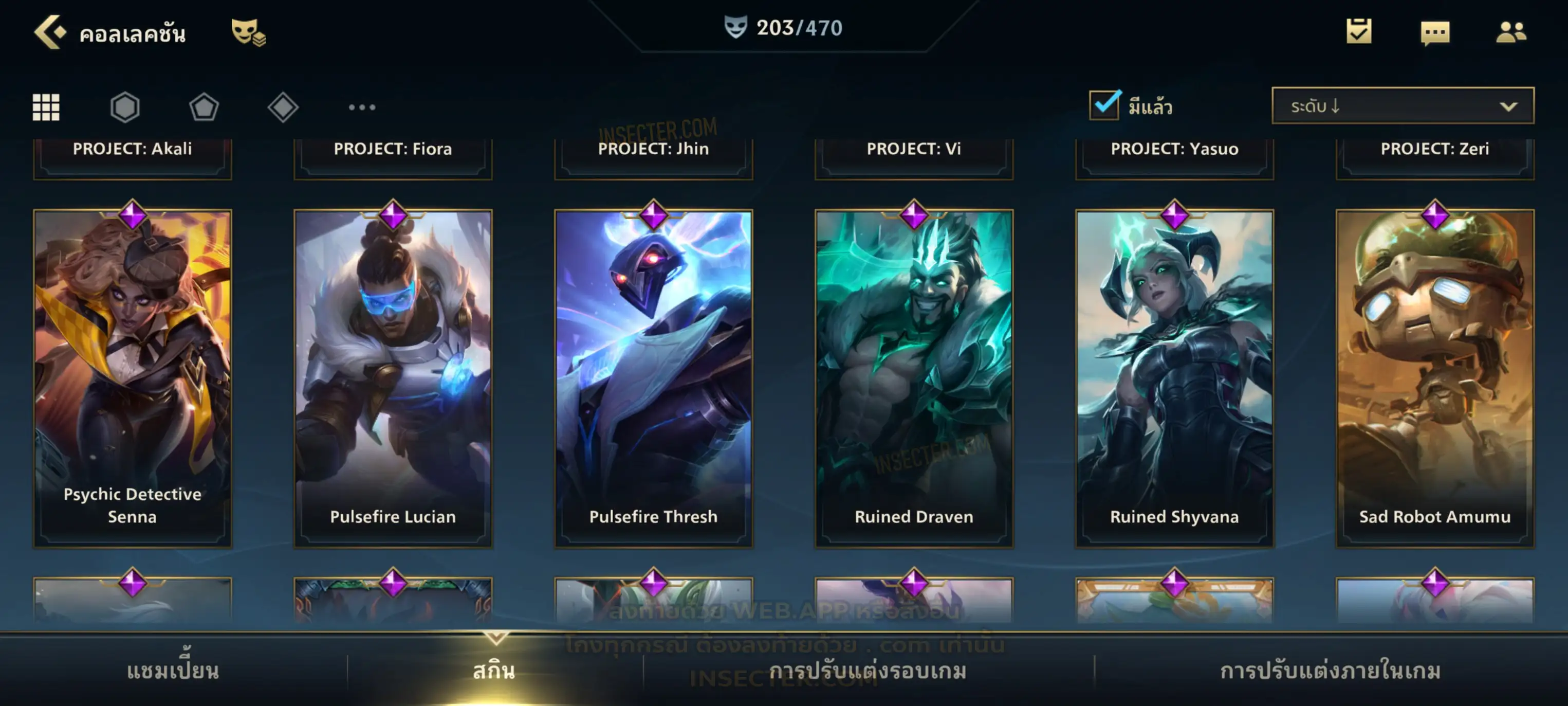Open the Sad Robot Amumu skin
The height and width of the screenshot is (706, 1568).
[x=1435, y=377]
